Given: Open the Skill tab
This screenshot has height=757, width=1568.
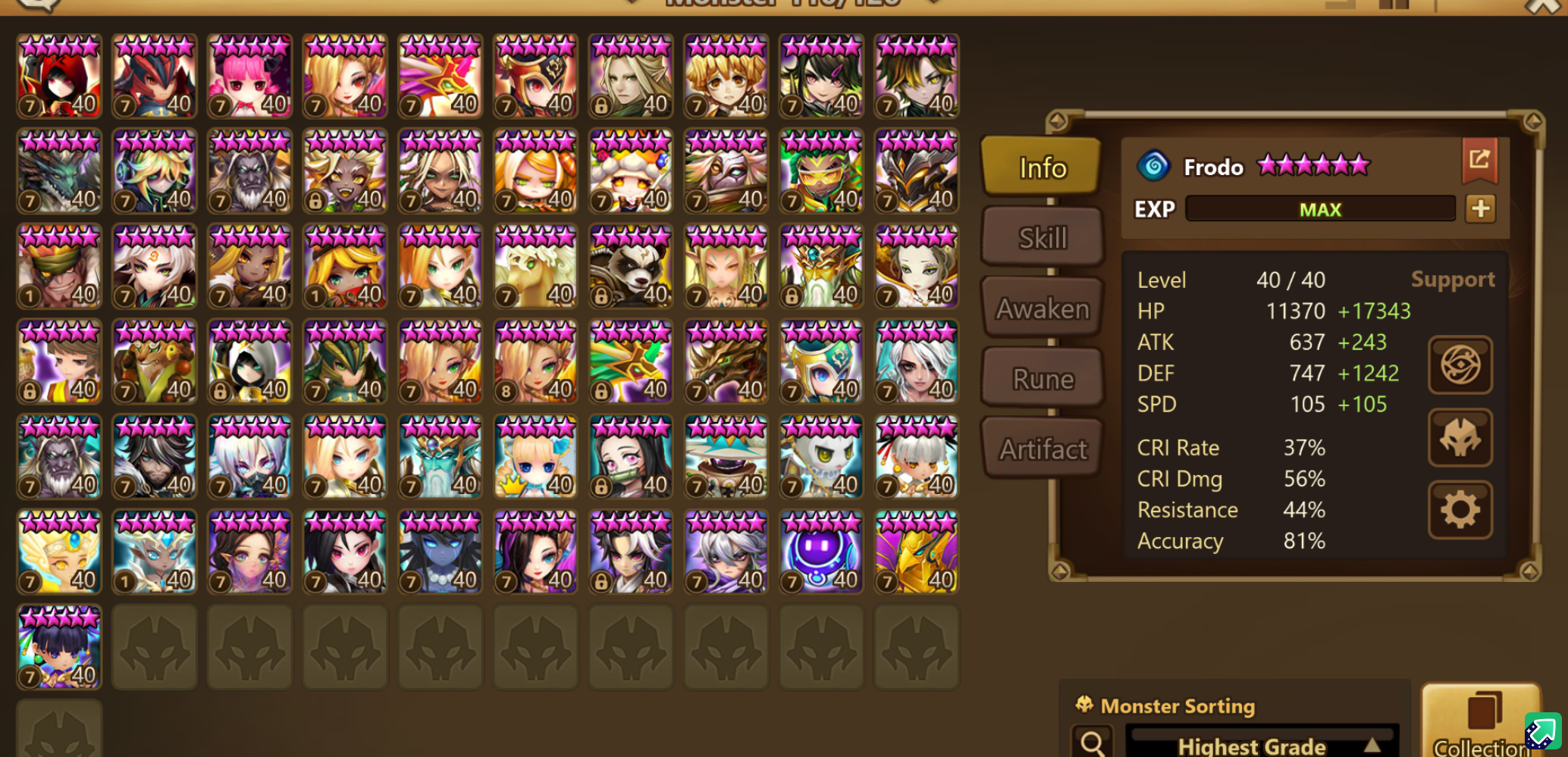Looking at the screenshot, I should pyautogui.click(x=1043, y=238).
